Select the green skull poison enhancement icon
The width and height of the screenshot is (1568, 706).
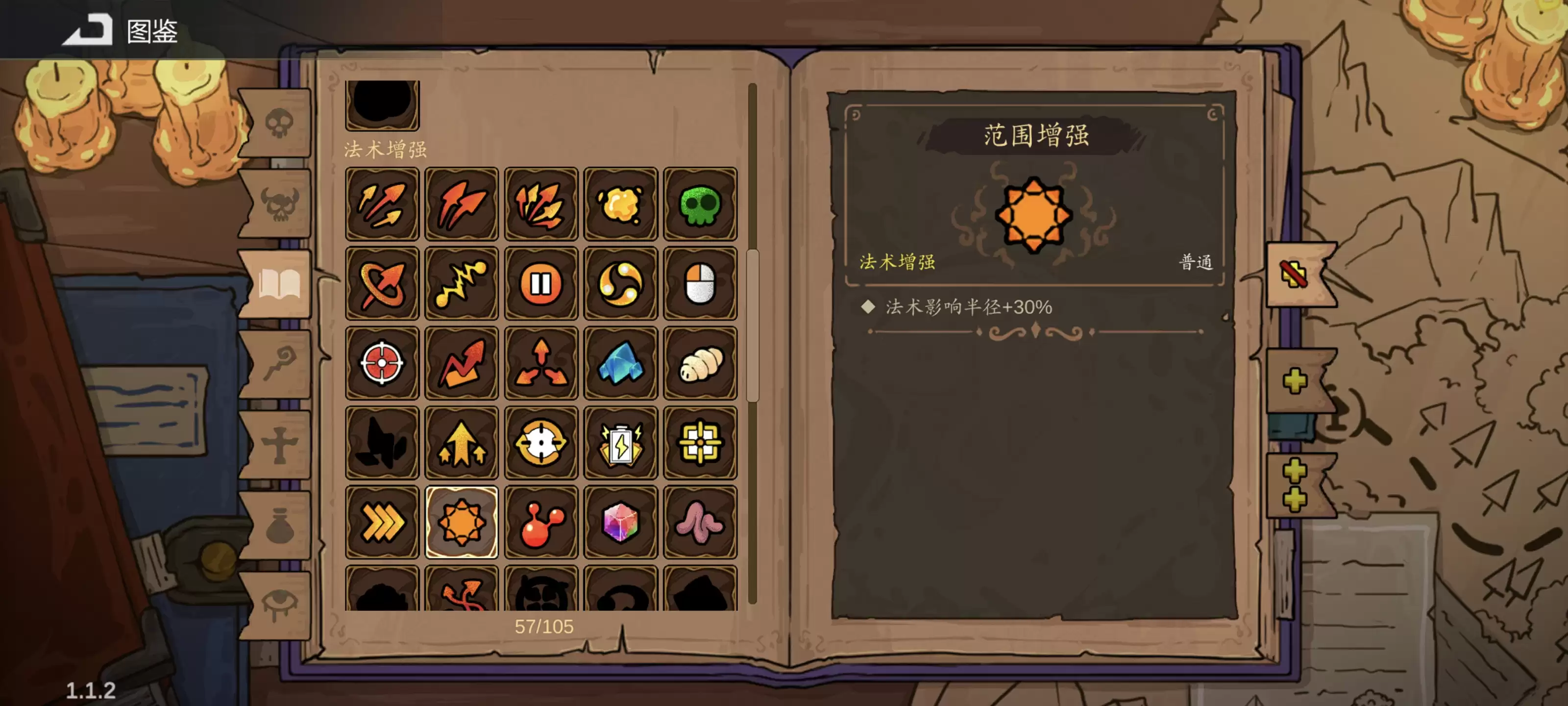[701, 203]
